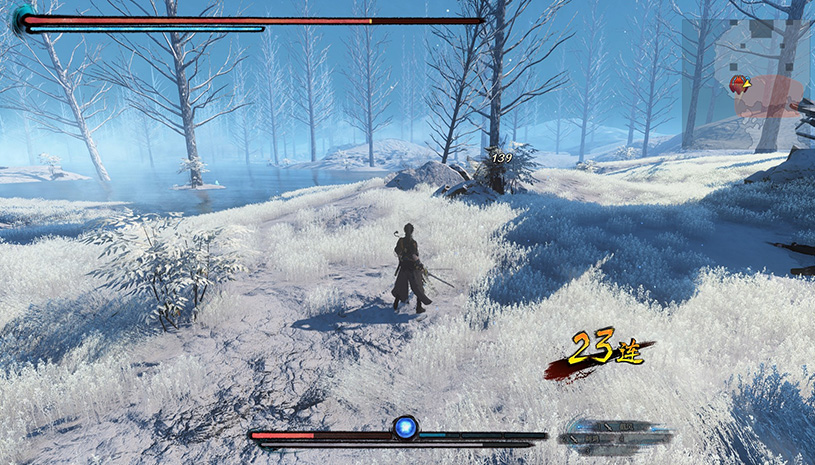815x465 pixels.
Task: Click the teal swirl emblem beside the health bar
Action: 21,20
